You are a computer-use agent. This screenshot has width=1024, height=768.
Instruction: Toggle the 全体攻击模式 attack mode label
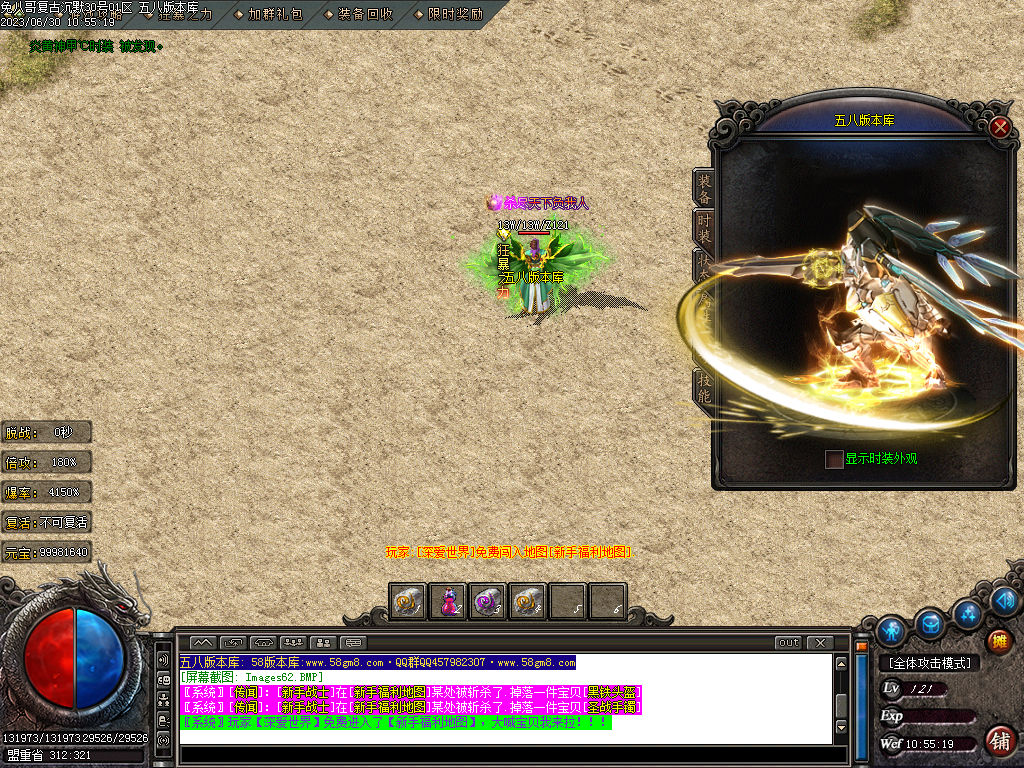(929, 663)
